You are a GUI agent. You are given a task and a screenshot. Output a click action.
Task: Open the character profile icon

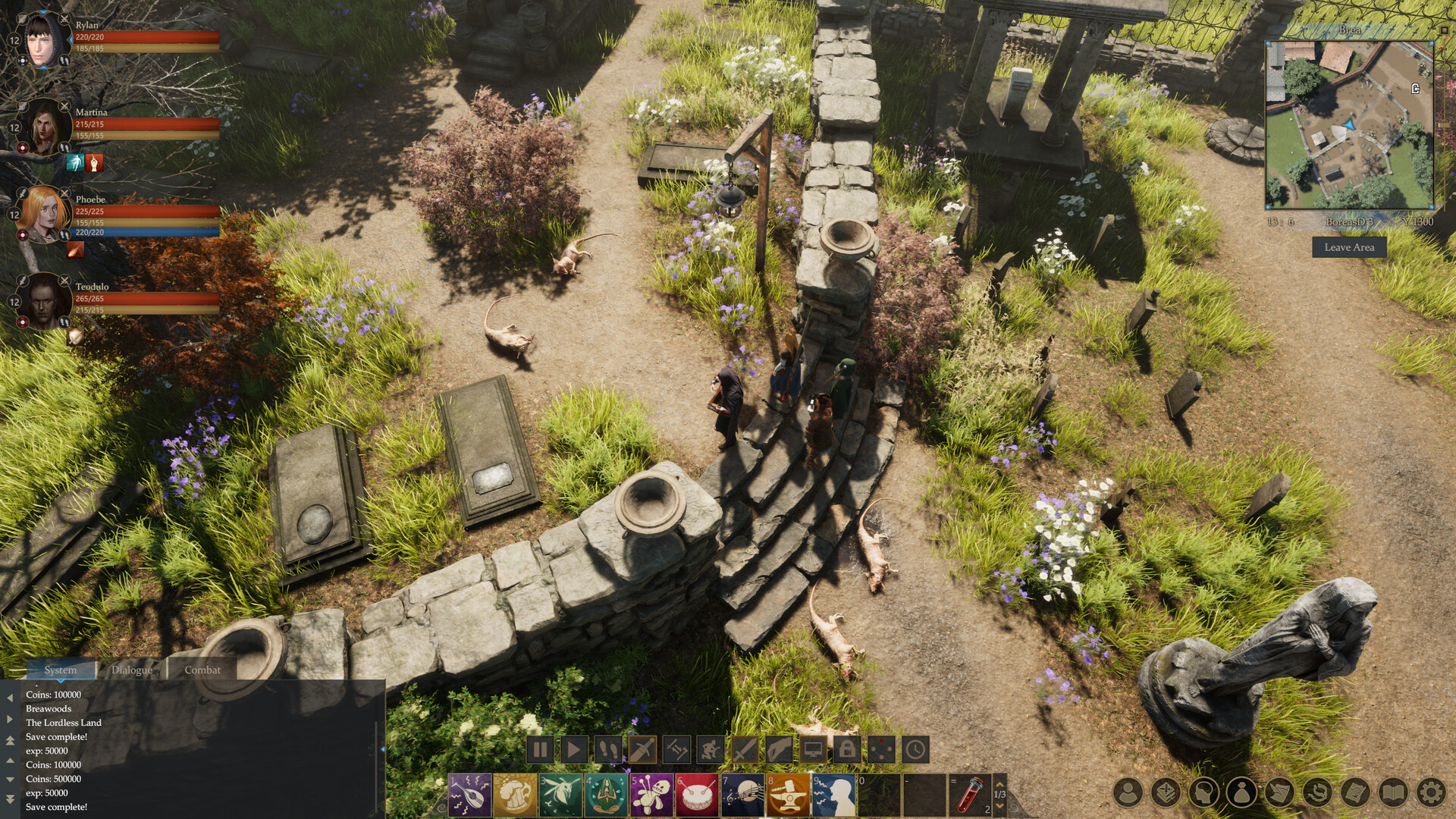click(x=1128, y=793)
